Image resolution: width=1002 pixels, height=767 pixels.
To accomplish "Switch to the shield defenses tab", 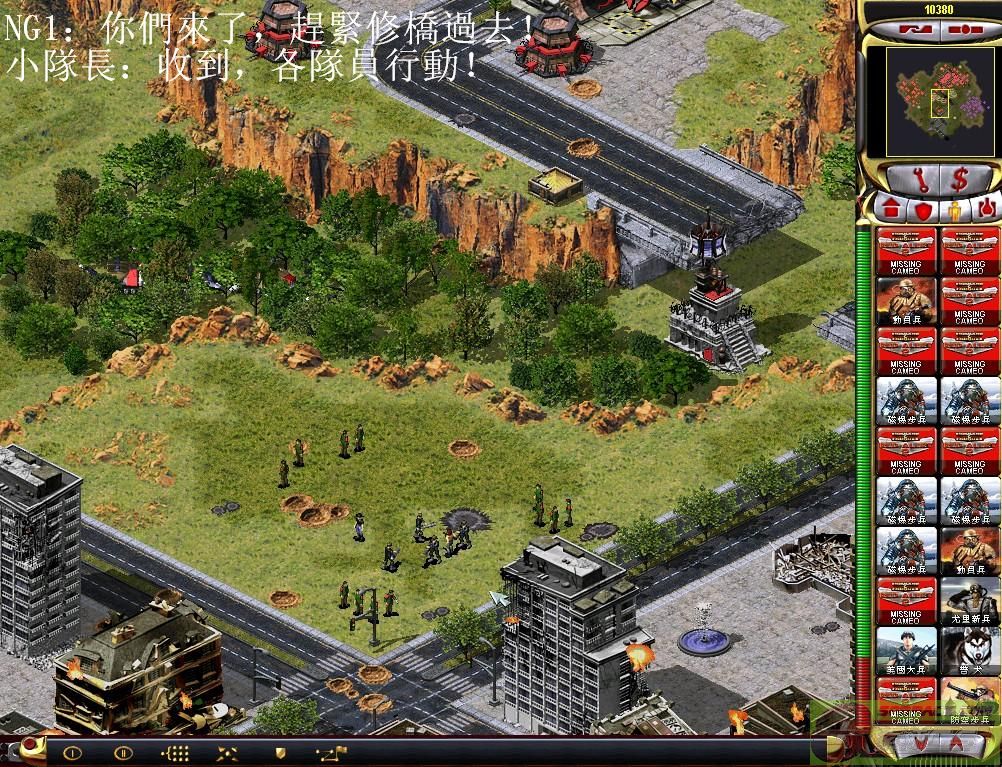I will pyautogui.click(x=922, y=210).
